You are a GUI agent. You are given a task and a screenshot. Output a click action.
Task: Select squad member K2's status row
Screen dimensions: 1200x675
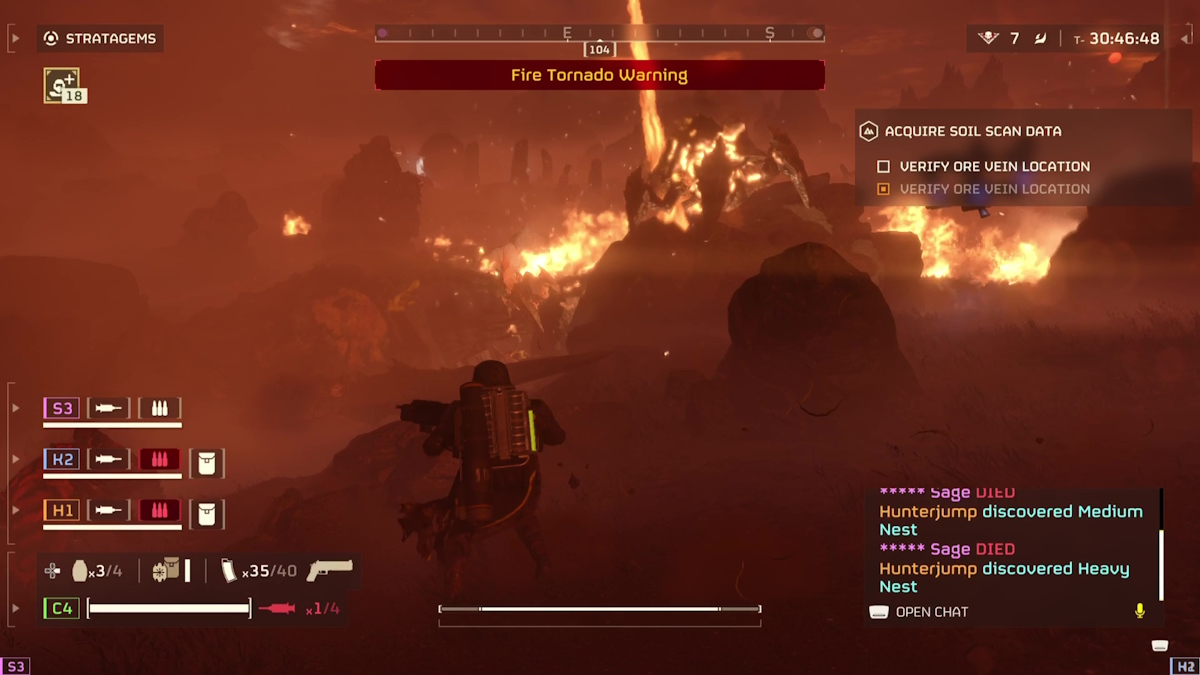pos(112,459)
